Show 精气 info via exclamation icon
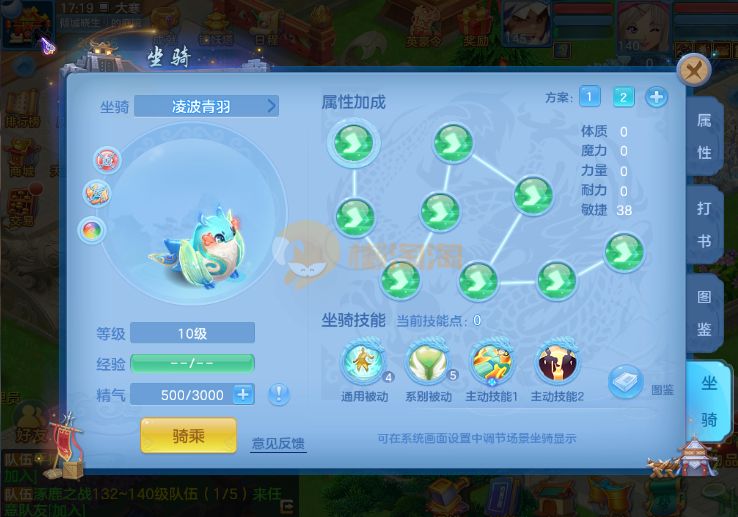The height and width of the screenshot is (517, 738). (x=279, y=394)
